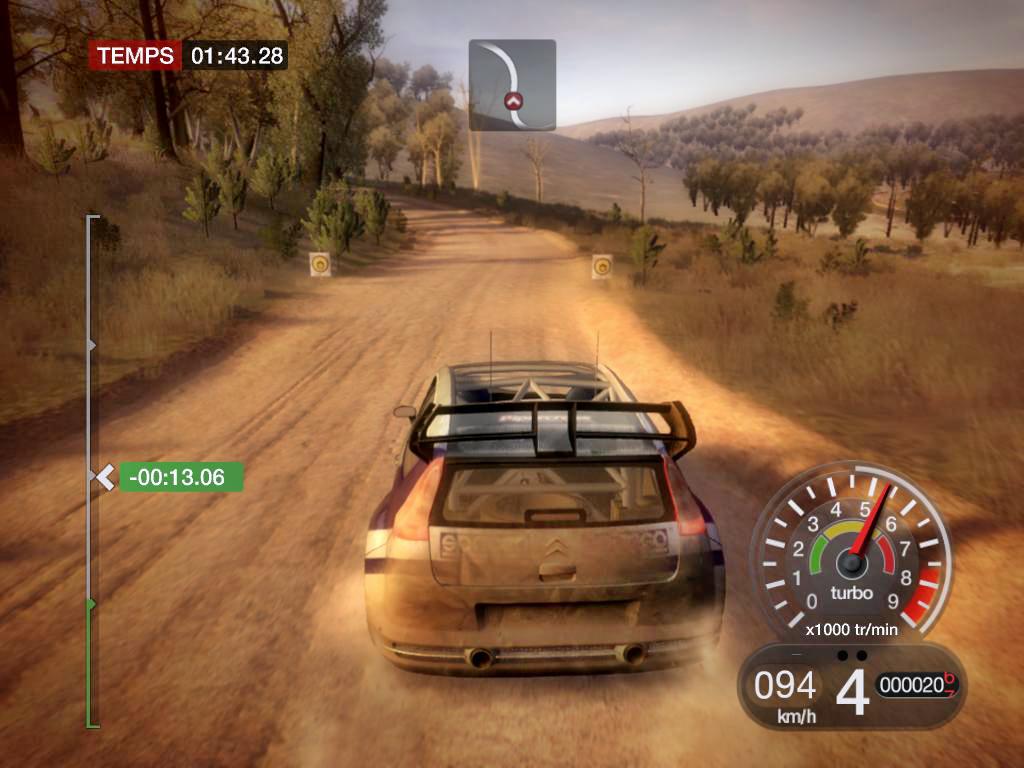This screenshot has height=768, width=1024.
Task: Select the red car marker on the minimap
Action: 513,100
